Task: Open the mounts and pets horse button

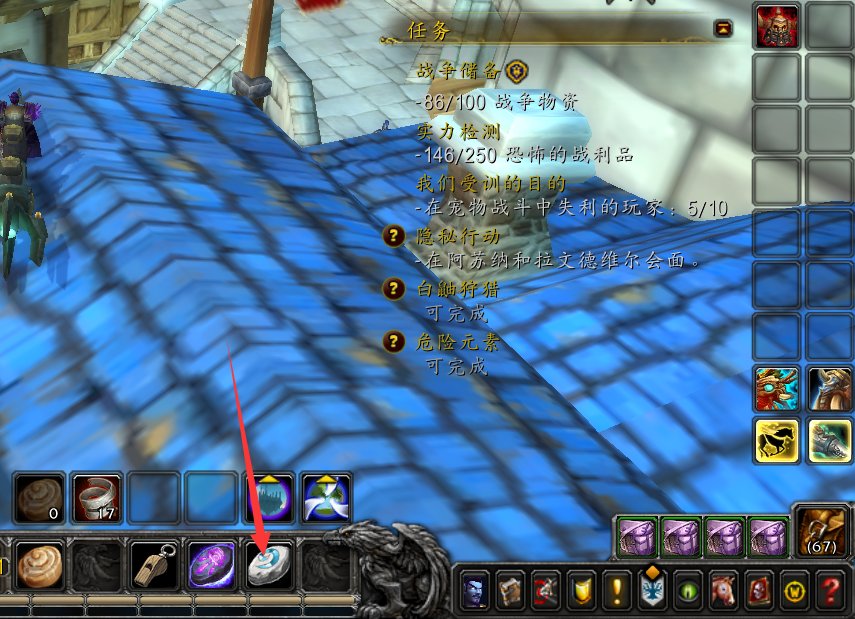Action: 726,590
